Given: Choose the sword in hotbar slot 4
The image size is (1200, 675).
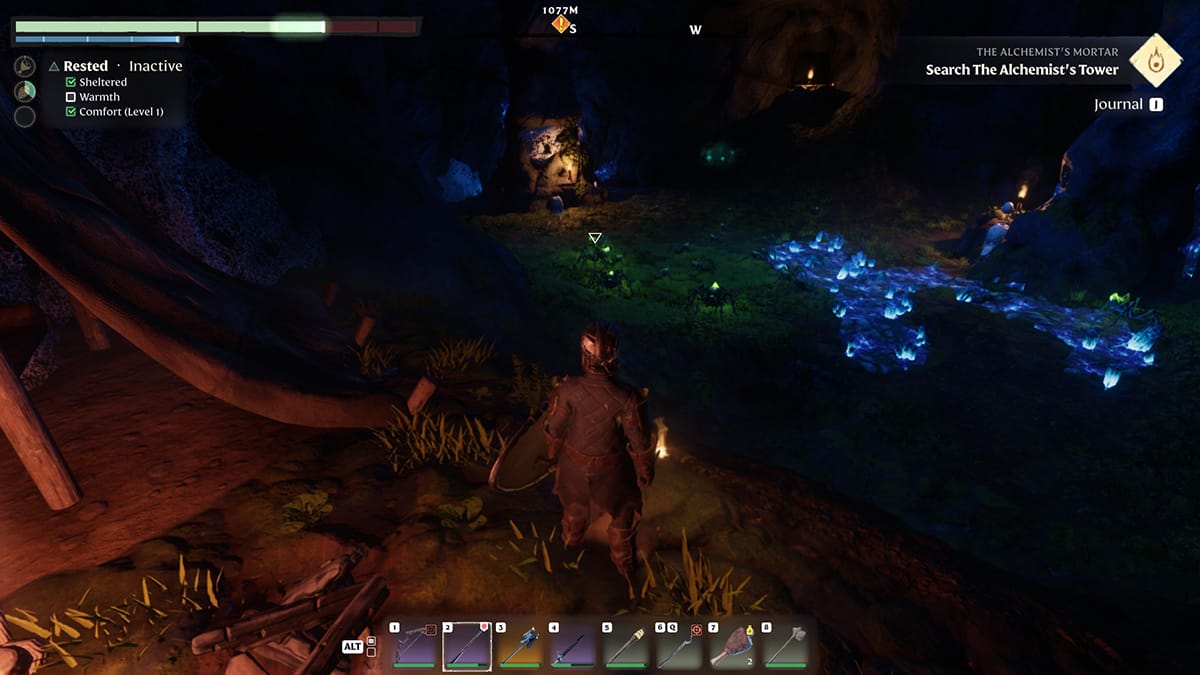Looking at the screenshot, I should (x=572, y=646).
